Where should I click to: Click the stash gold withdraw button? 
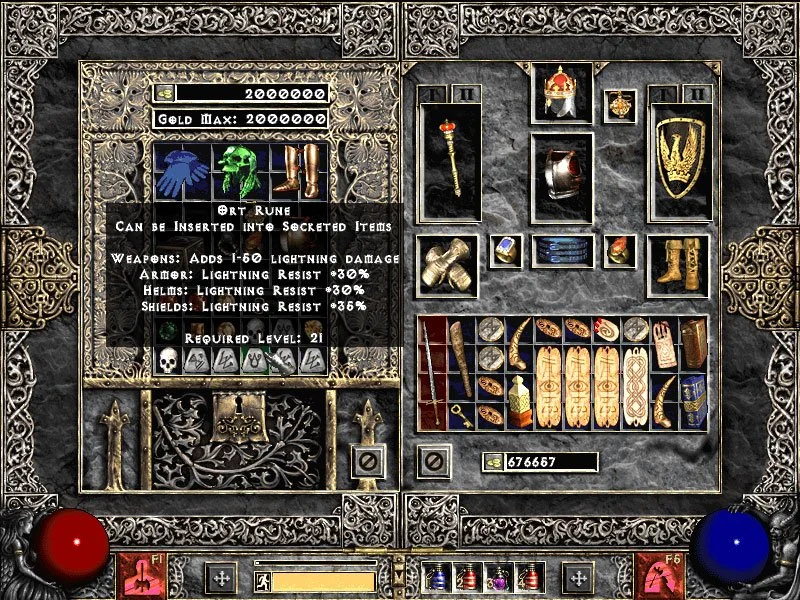tap(165, 94)
